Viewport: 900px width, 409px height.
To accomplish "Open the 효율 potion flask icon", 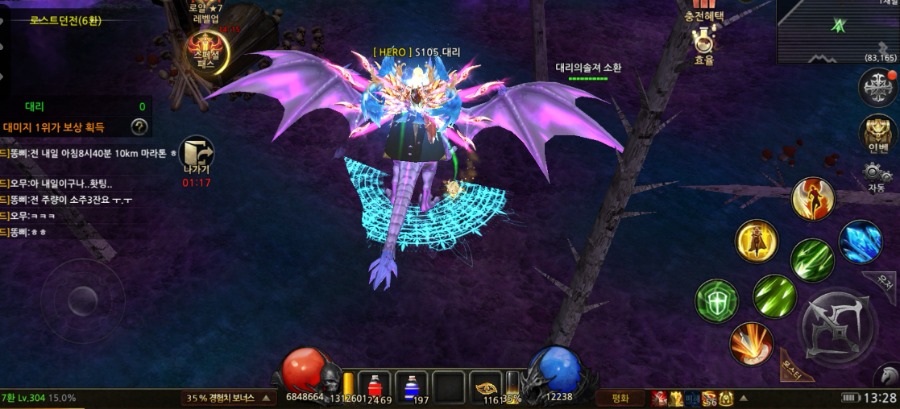I will tap(705, 44).
